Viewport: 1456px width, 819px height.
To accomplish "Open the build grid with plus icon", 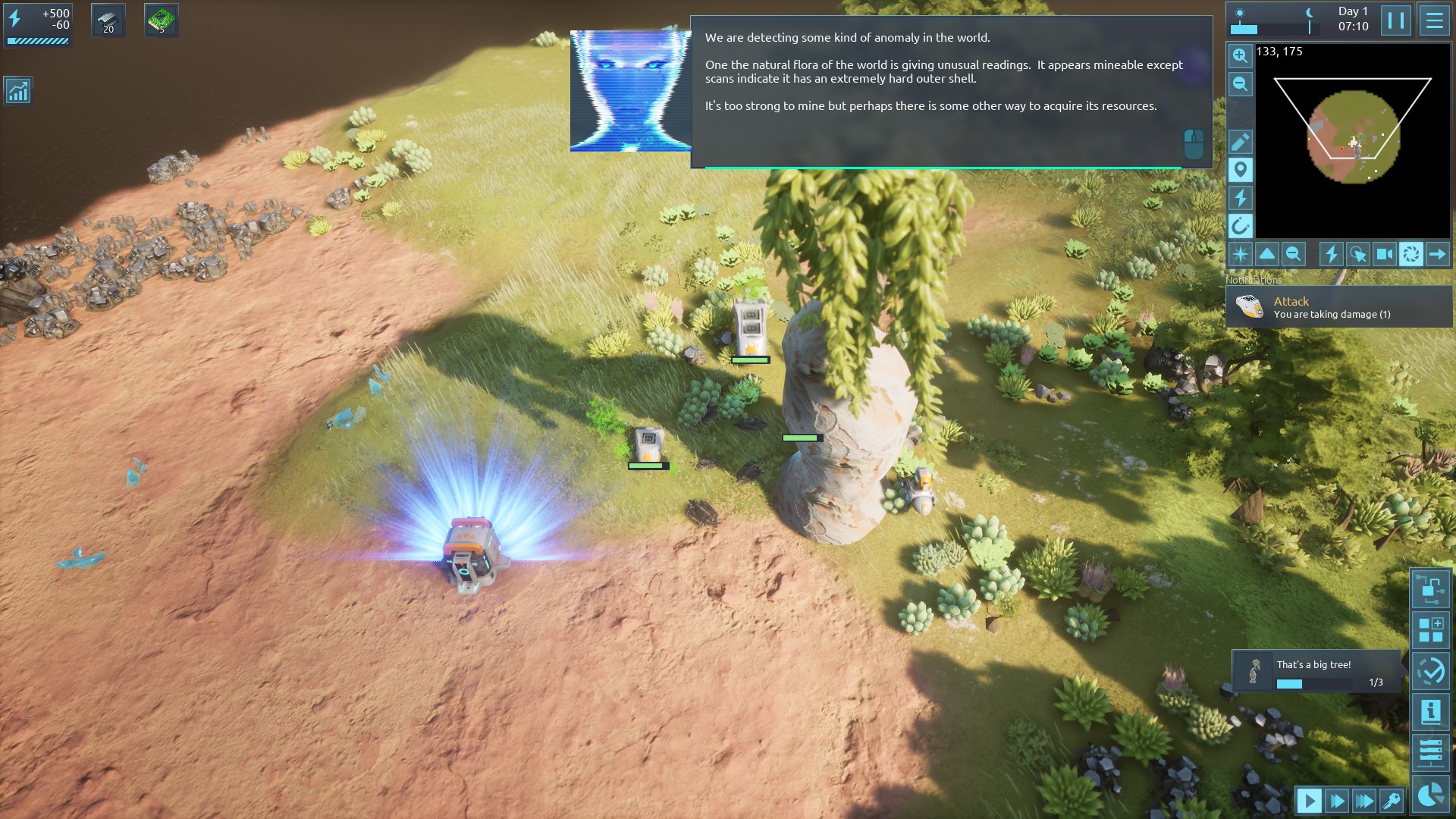I will tap(1430, 630).
